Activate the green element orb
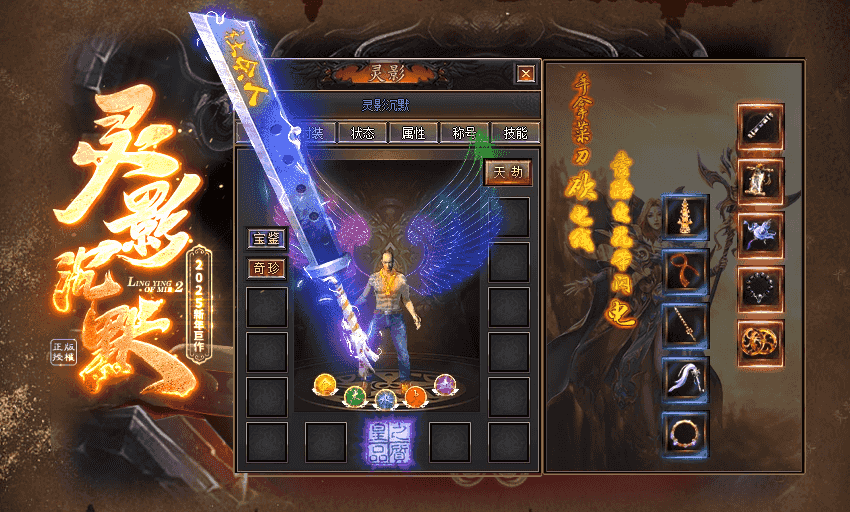Screen dimensions: 850x512 [354, 397]
